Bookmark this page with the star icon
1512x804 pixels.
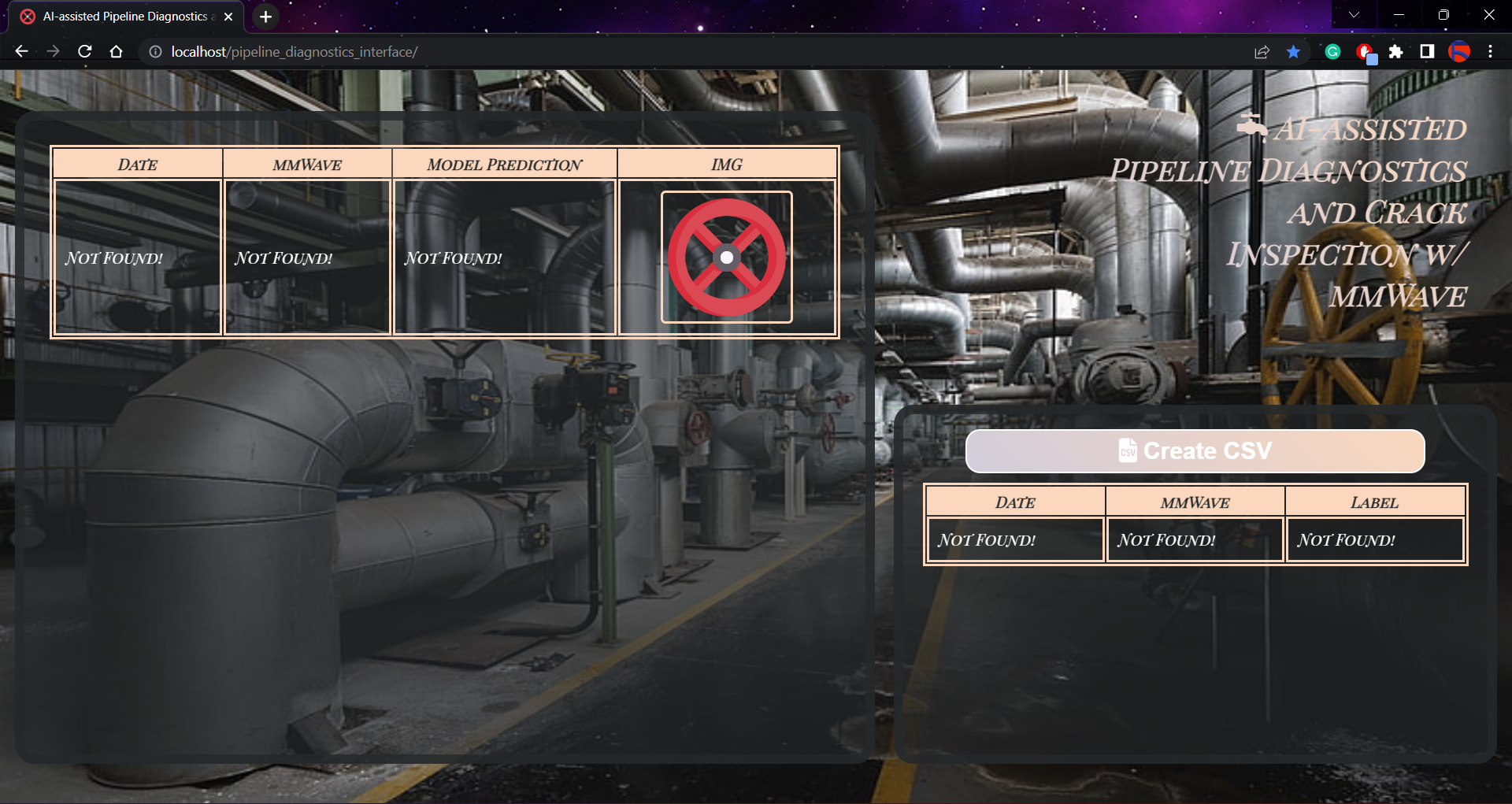click(x=1293, y=52)
